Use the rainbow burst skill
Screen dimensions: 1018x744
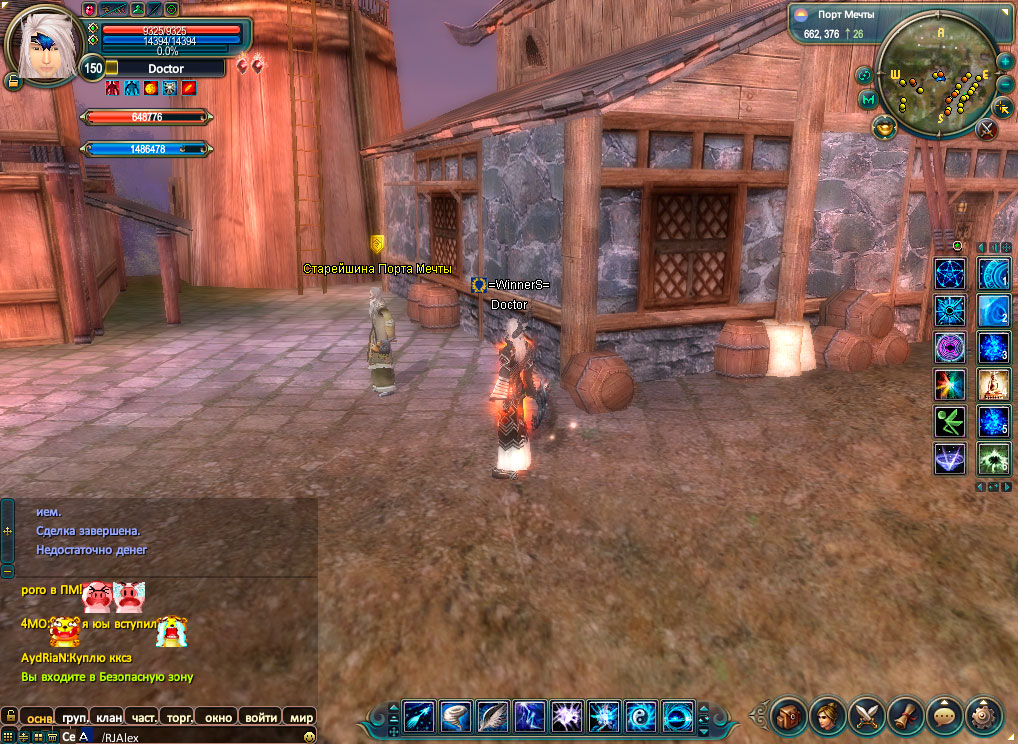click(x=949, y=384)
